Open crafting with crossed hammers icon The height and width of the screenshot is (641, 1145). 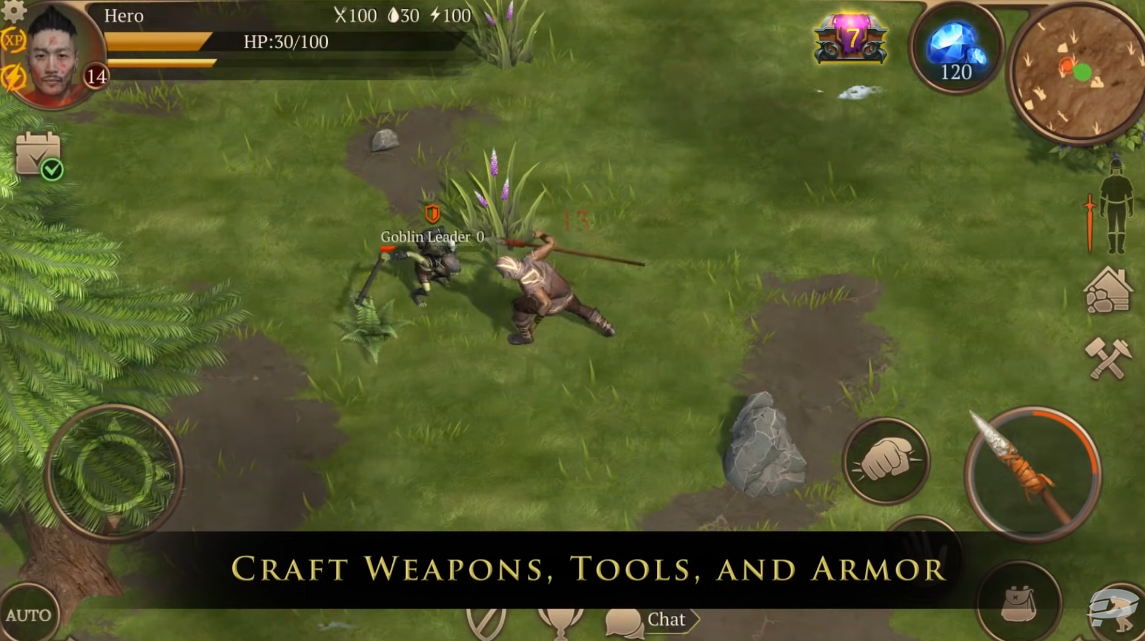click(1108, 357)
